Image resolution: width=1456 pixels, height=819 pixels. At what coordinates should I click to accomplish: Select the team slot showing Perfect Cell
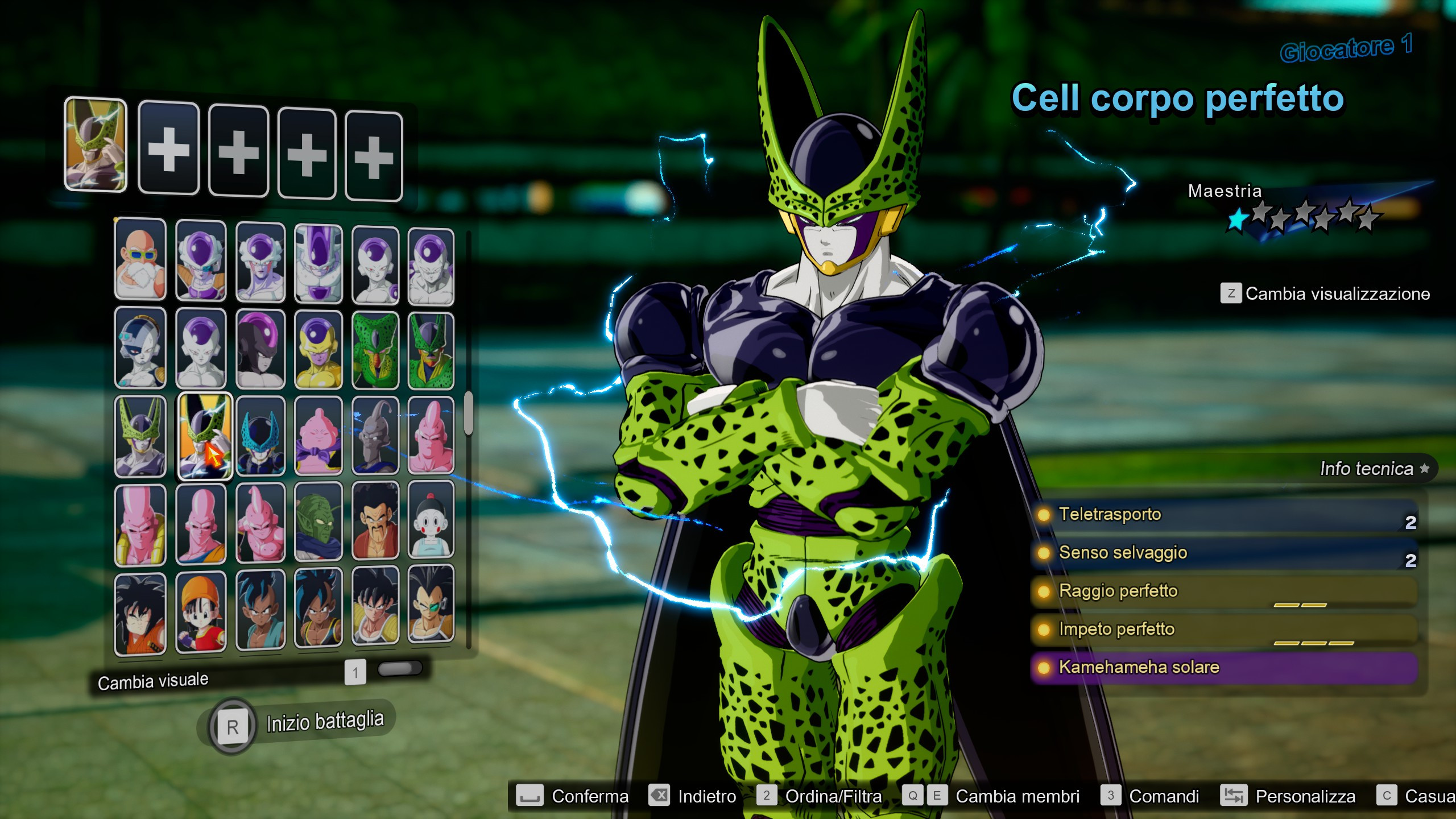pos(96,144)
